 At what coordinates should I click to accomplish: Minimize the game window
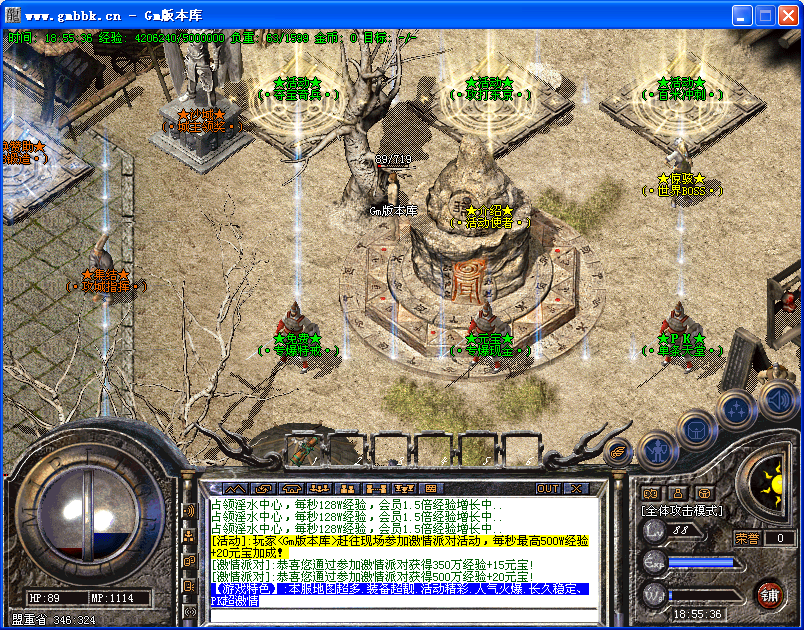(x=742, y=15)
